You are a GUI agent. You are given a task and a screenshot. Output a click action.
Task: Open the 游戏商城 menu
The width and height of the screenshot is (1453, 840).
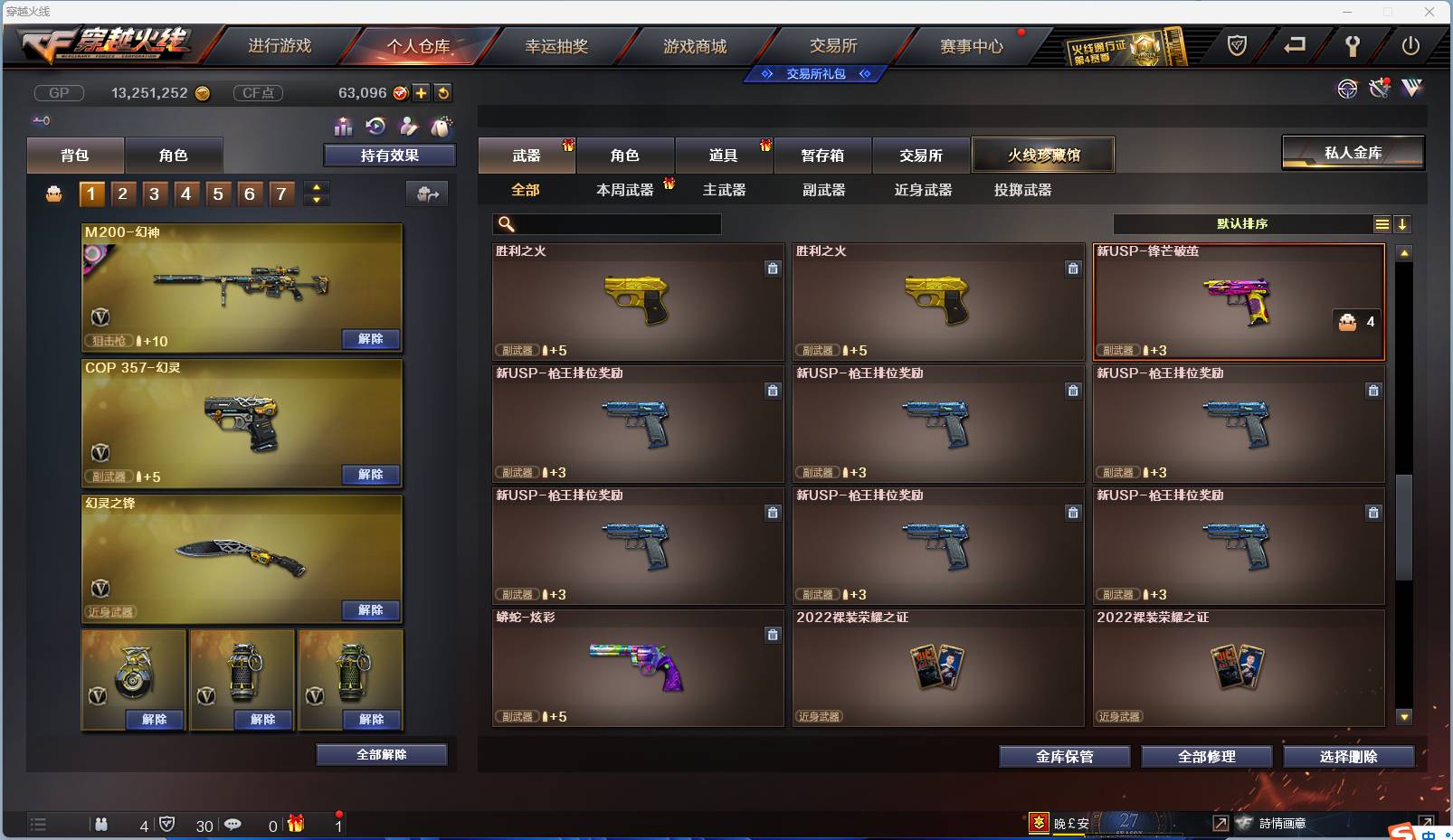[695, 44]
